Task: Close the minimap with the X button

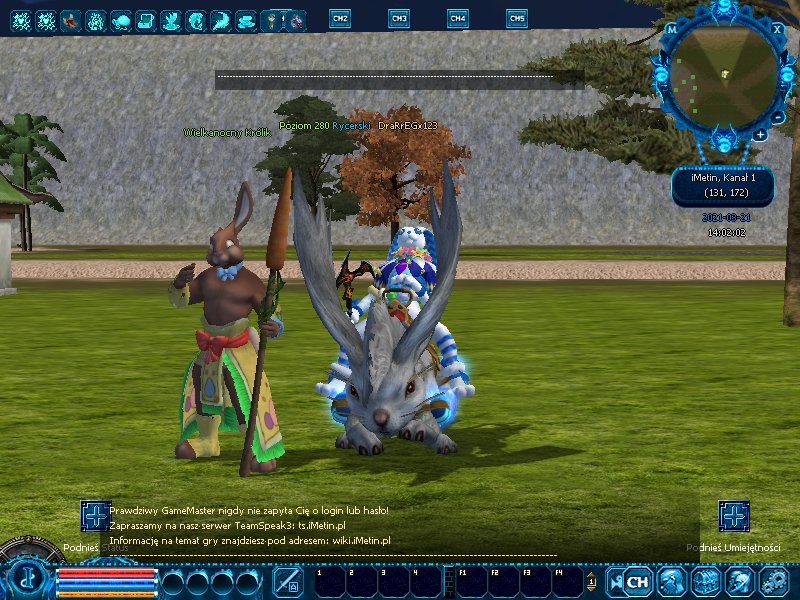Action: point(778,29)
